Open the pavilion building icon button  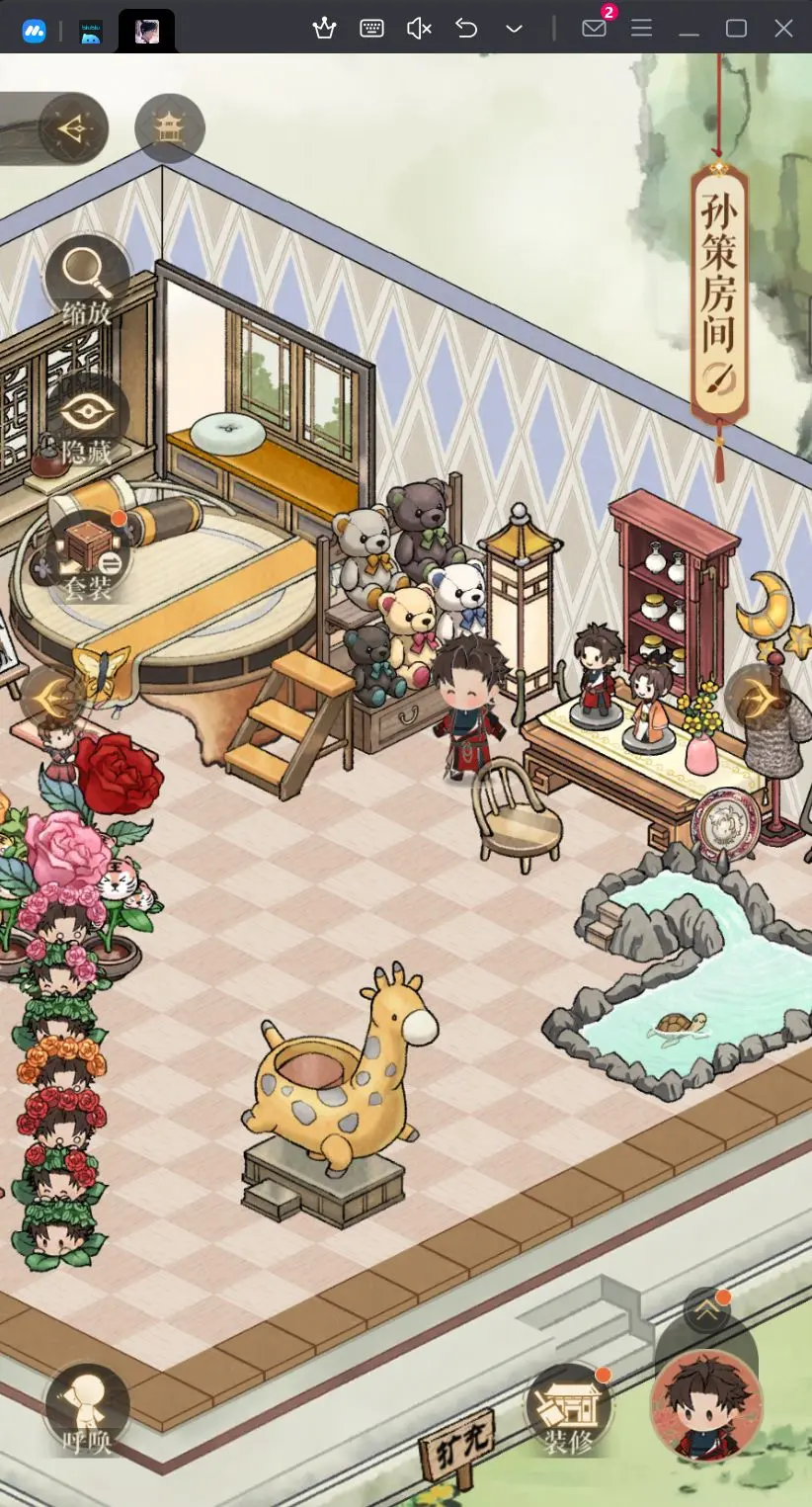click(x=170, y=127)
